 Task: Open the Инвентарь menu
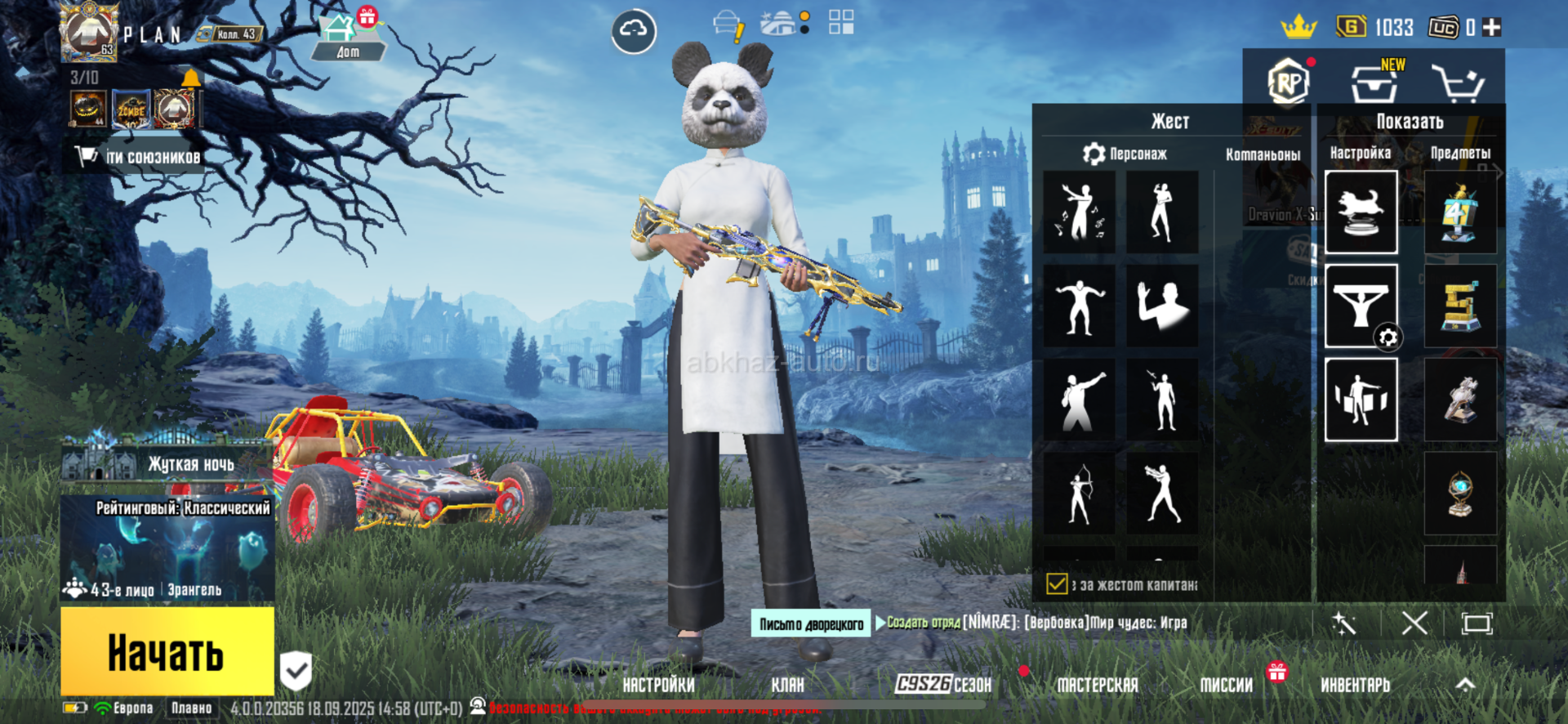(x=1355, y=685)
